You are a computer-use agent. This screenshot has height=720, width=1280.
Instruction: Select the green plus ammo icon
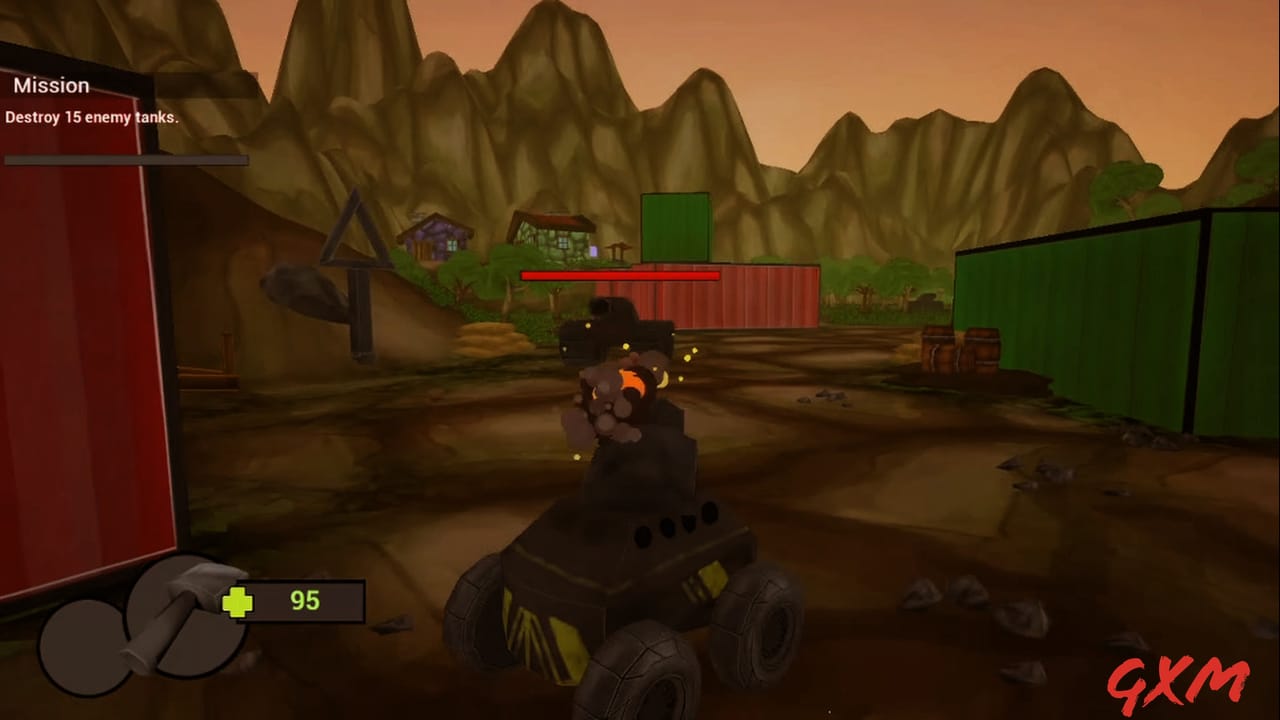click(236, 602)
